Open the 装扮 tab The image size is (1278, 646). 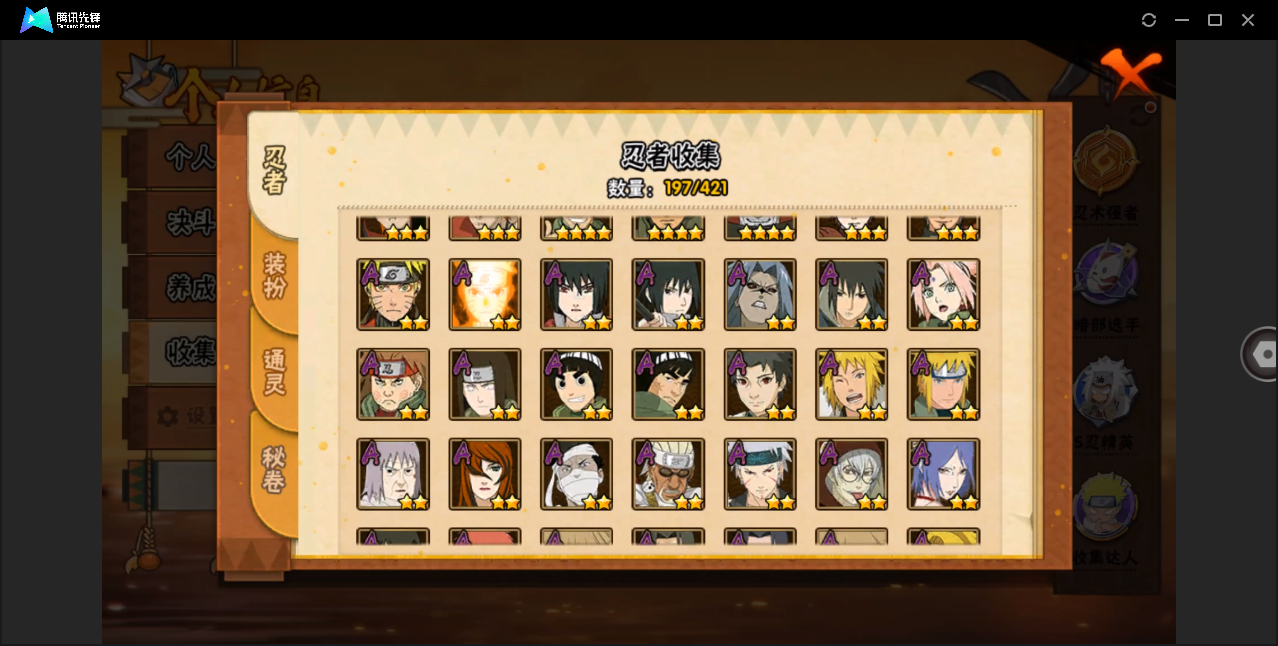[x=275, y=276]
